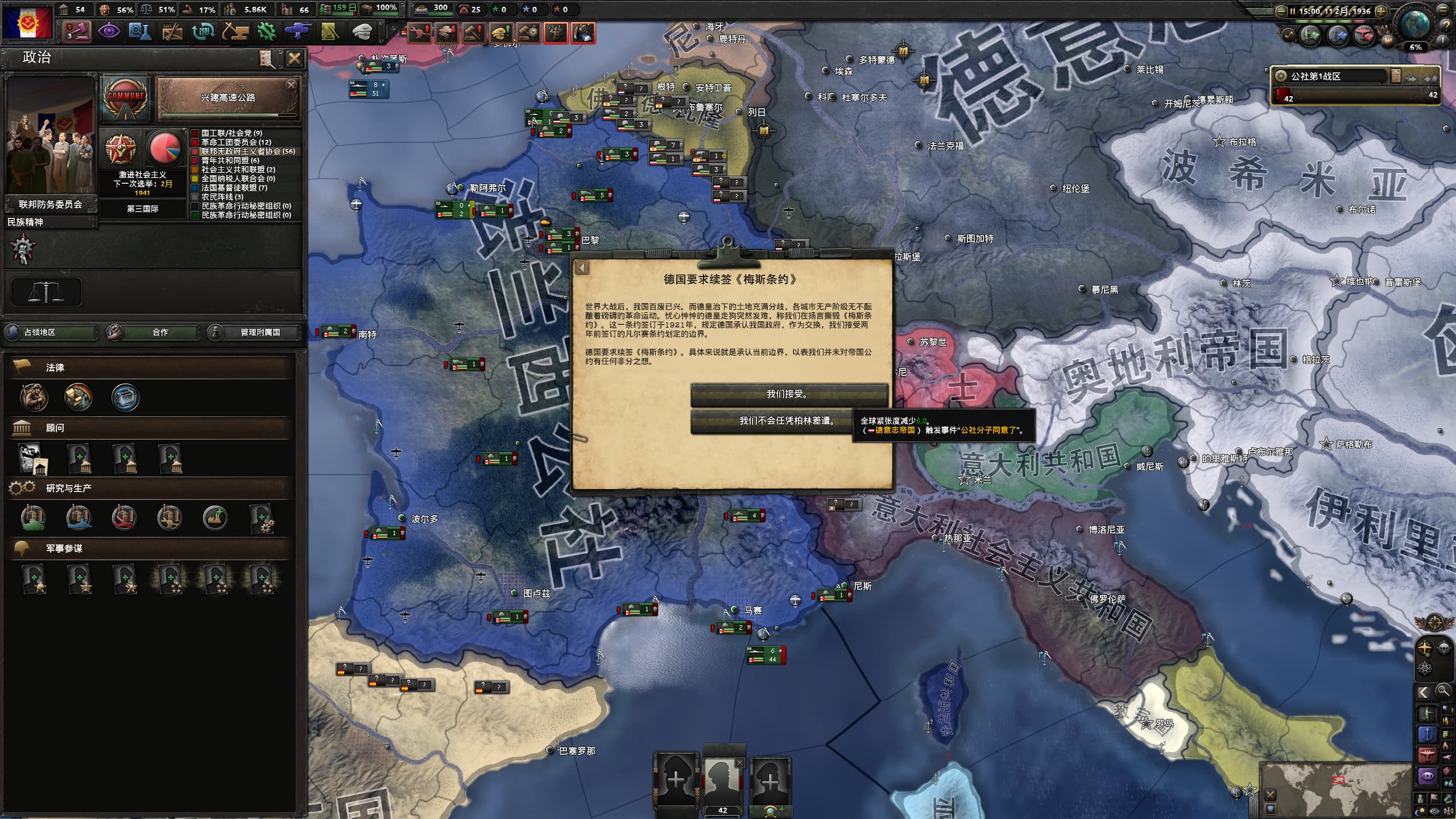
Task: Choose '我们不会任凭柏林差遣。' reply
Action: point(787,421)
